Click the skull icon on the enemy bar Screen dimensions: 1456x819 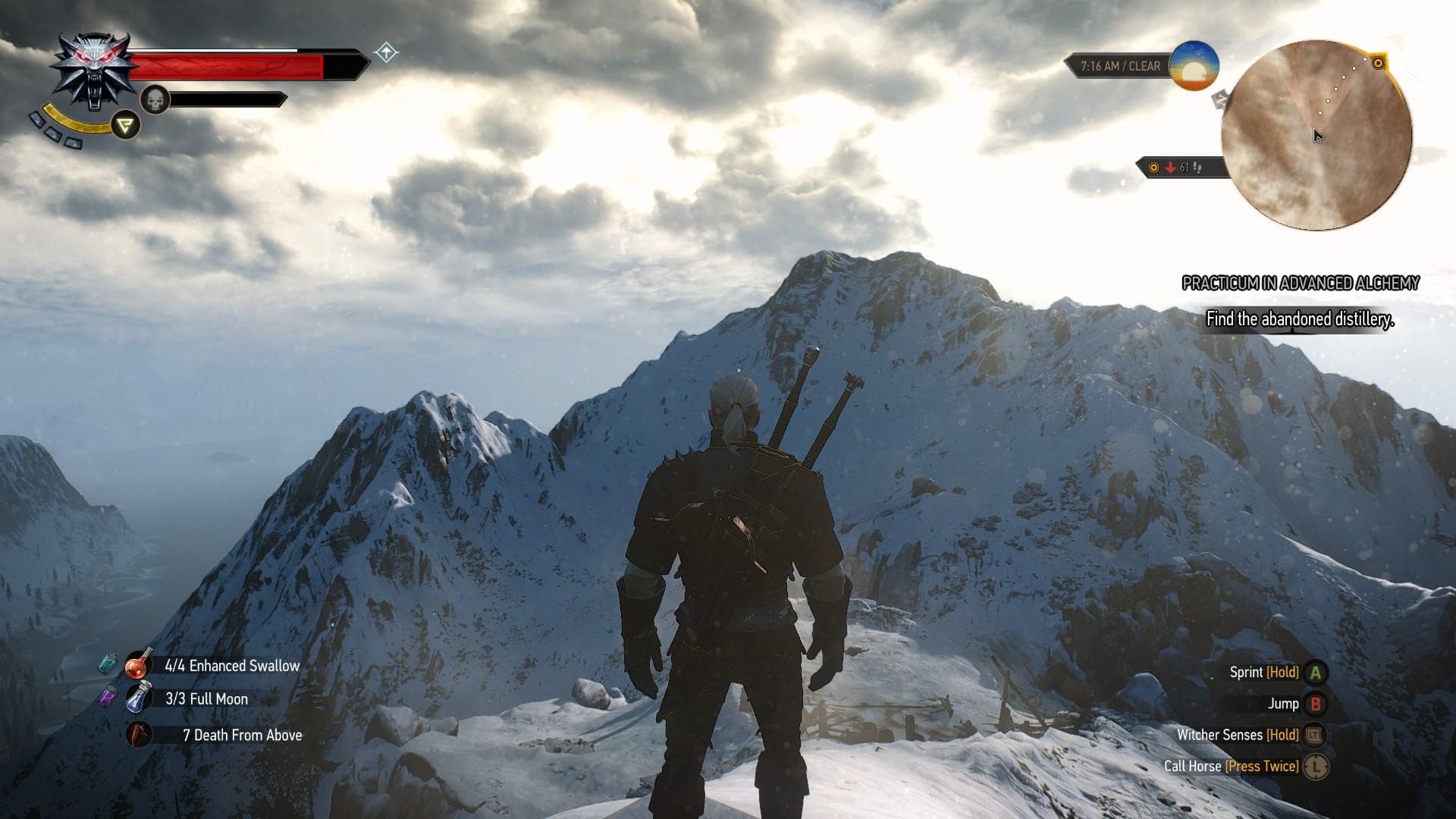point(154,99)
